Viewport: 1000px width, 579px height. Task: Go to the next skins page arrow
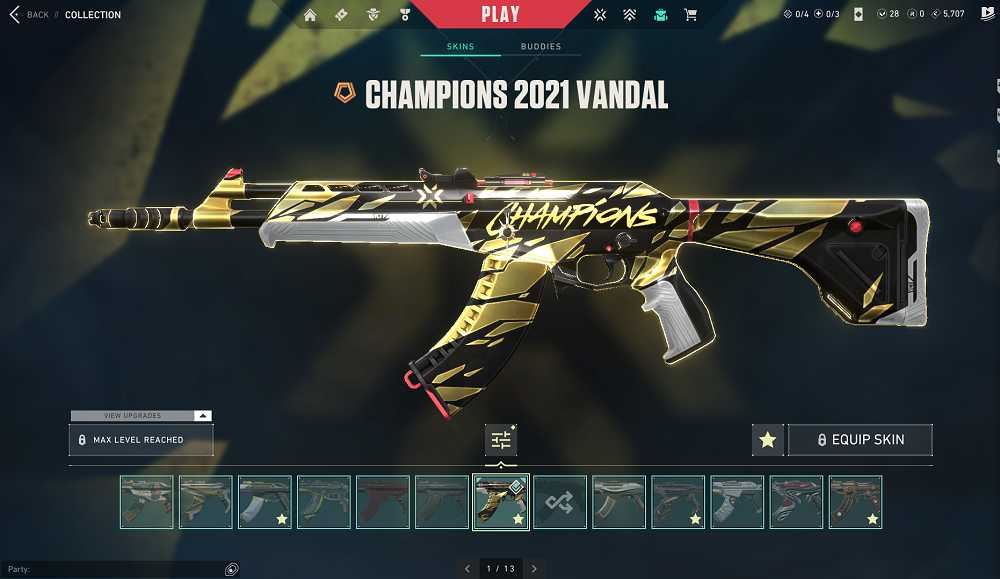point(534,569)
